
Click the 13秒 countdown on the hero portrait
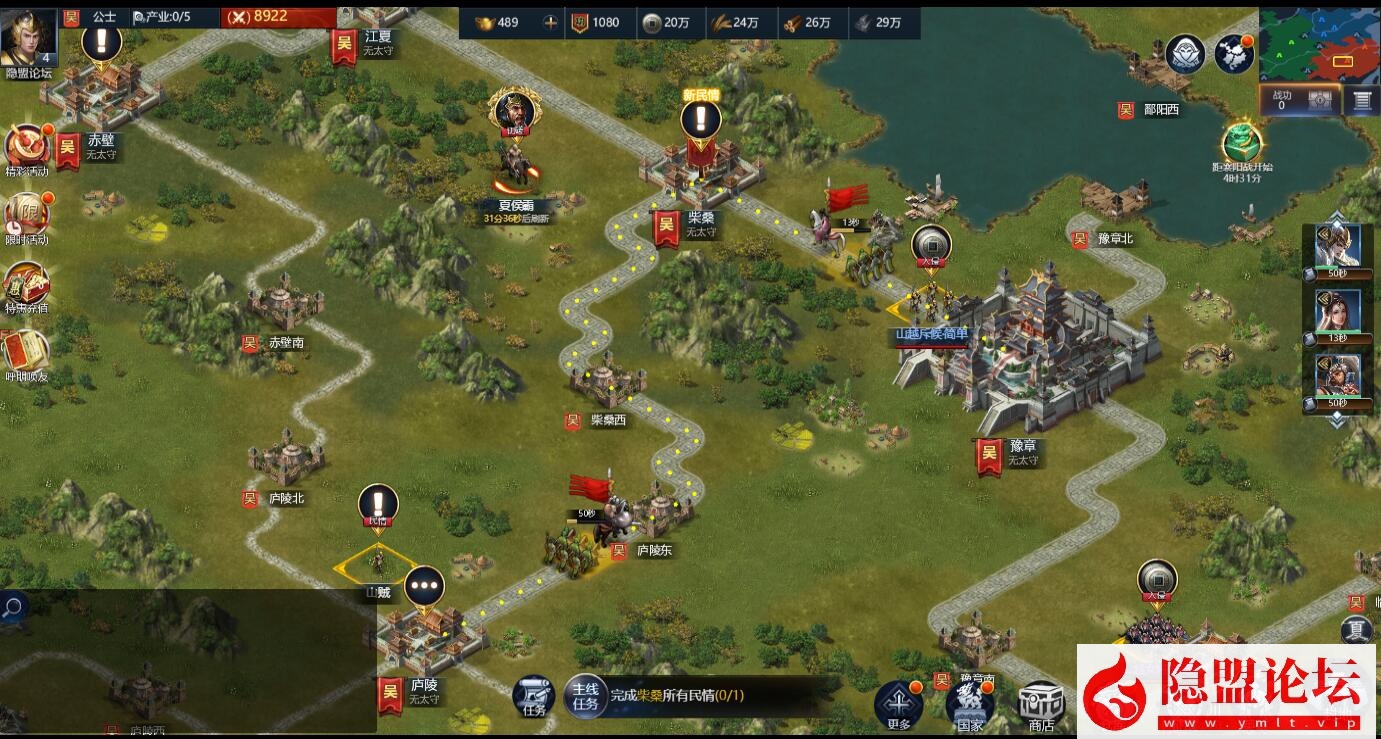1337,338
